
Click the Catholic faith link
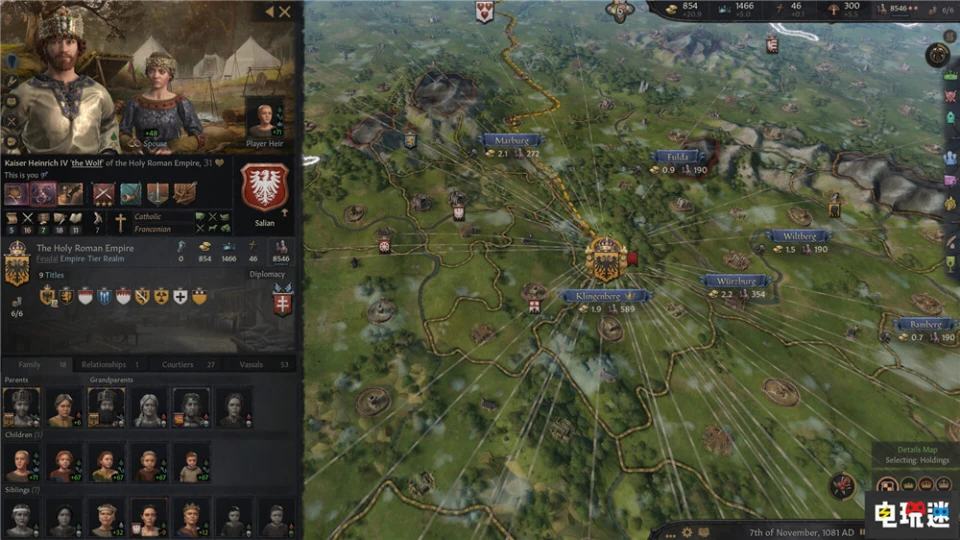pos(149,216)
